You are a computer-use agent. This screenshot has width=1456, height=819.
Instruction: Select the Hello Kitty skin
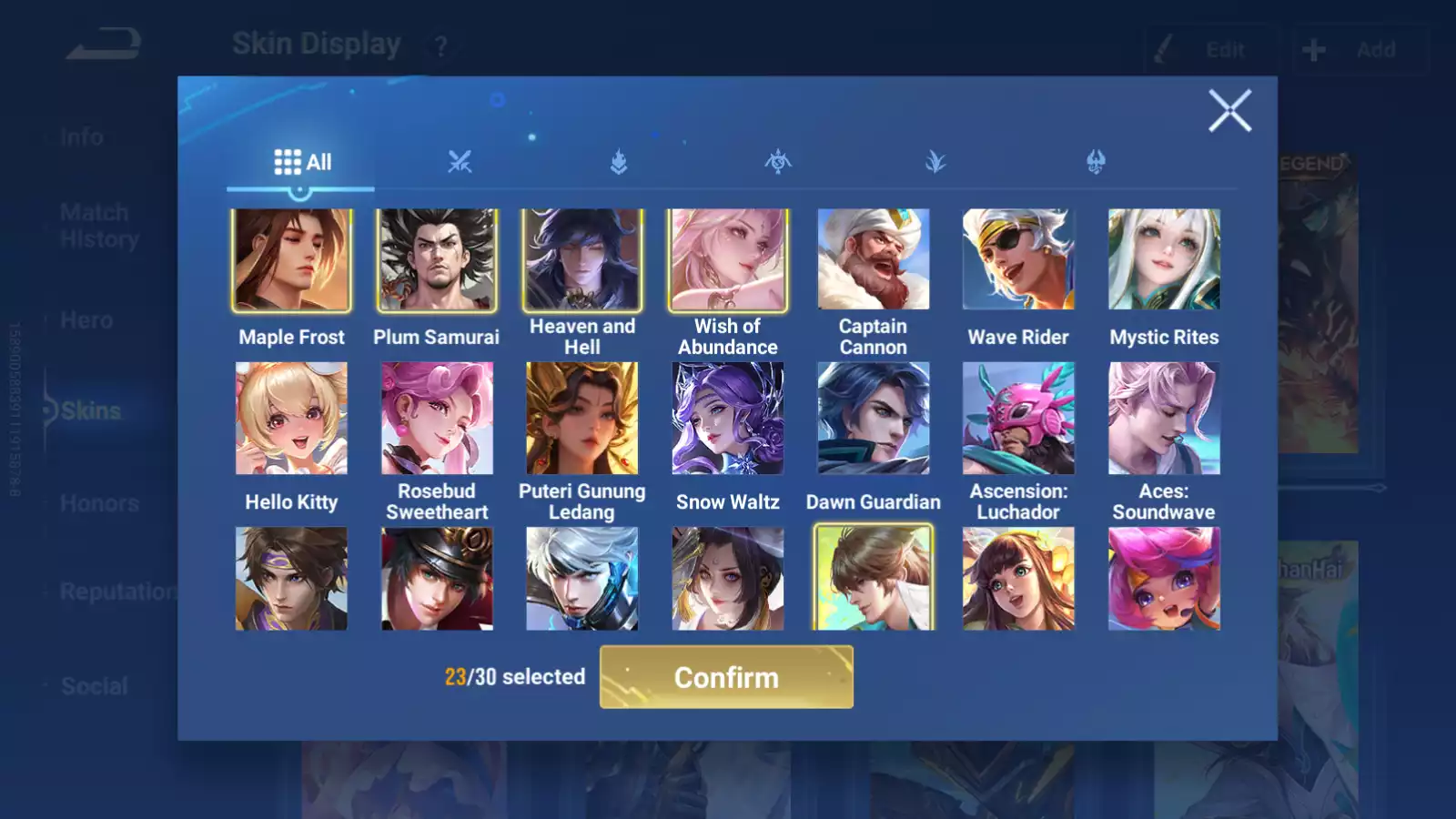click(291, 419)
